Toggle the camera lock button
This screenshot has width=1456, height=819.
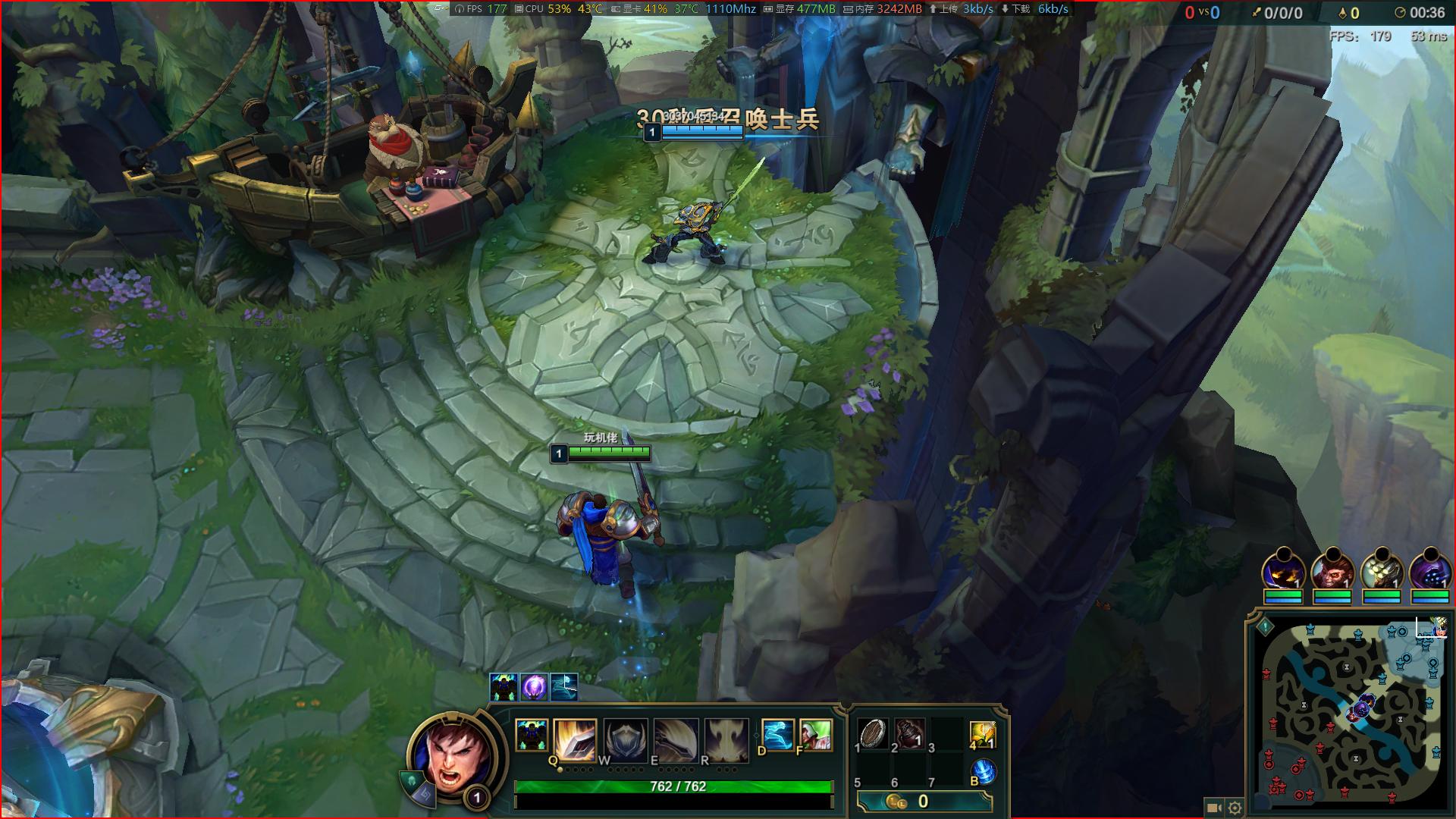1213,808
